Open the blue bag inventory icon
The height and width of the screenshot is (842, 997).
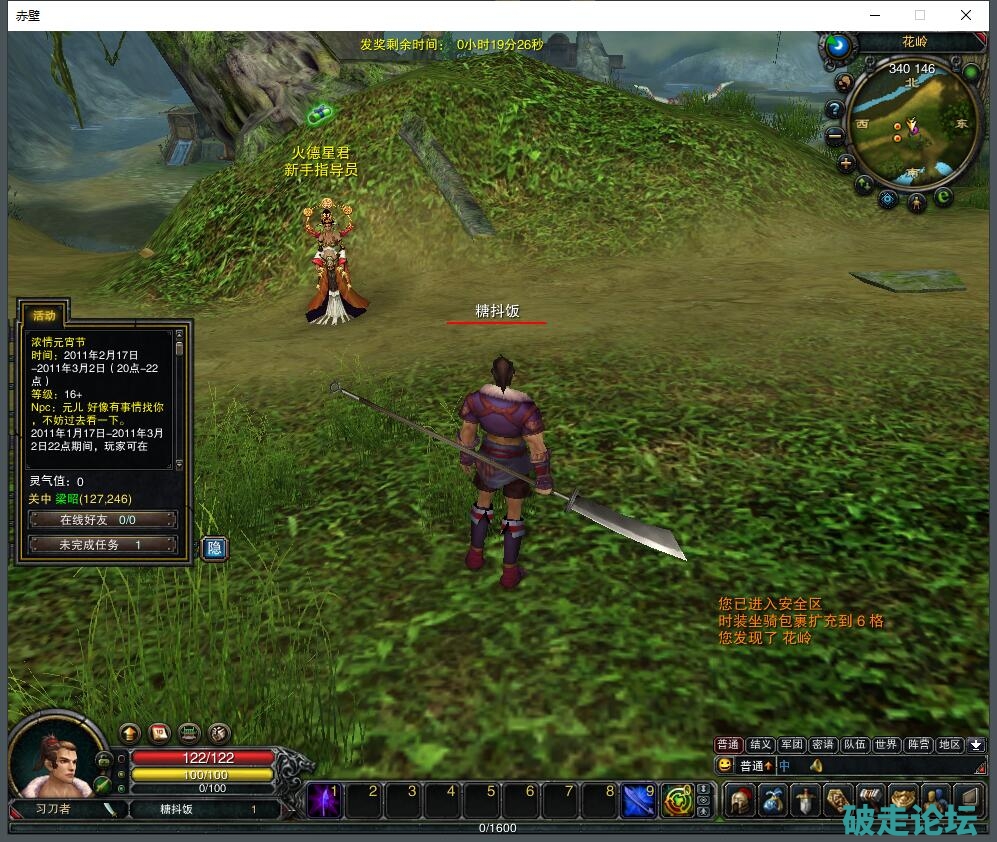coord(773,801)
